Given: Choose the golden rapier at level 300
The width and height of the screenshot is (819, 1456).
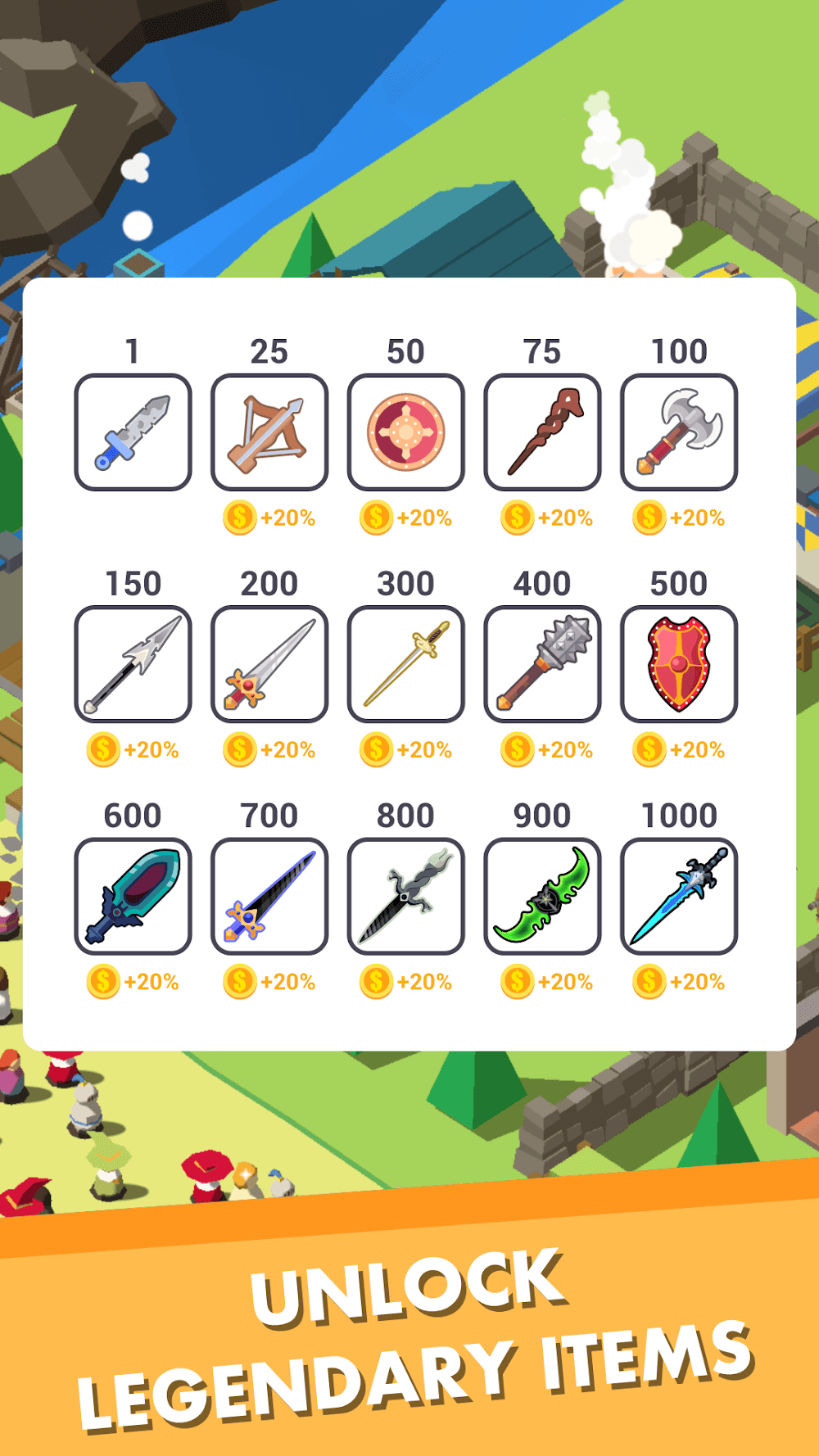Looking at the screenshot, I should [x=406, y=664].
